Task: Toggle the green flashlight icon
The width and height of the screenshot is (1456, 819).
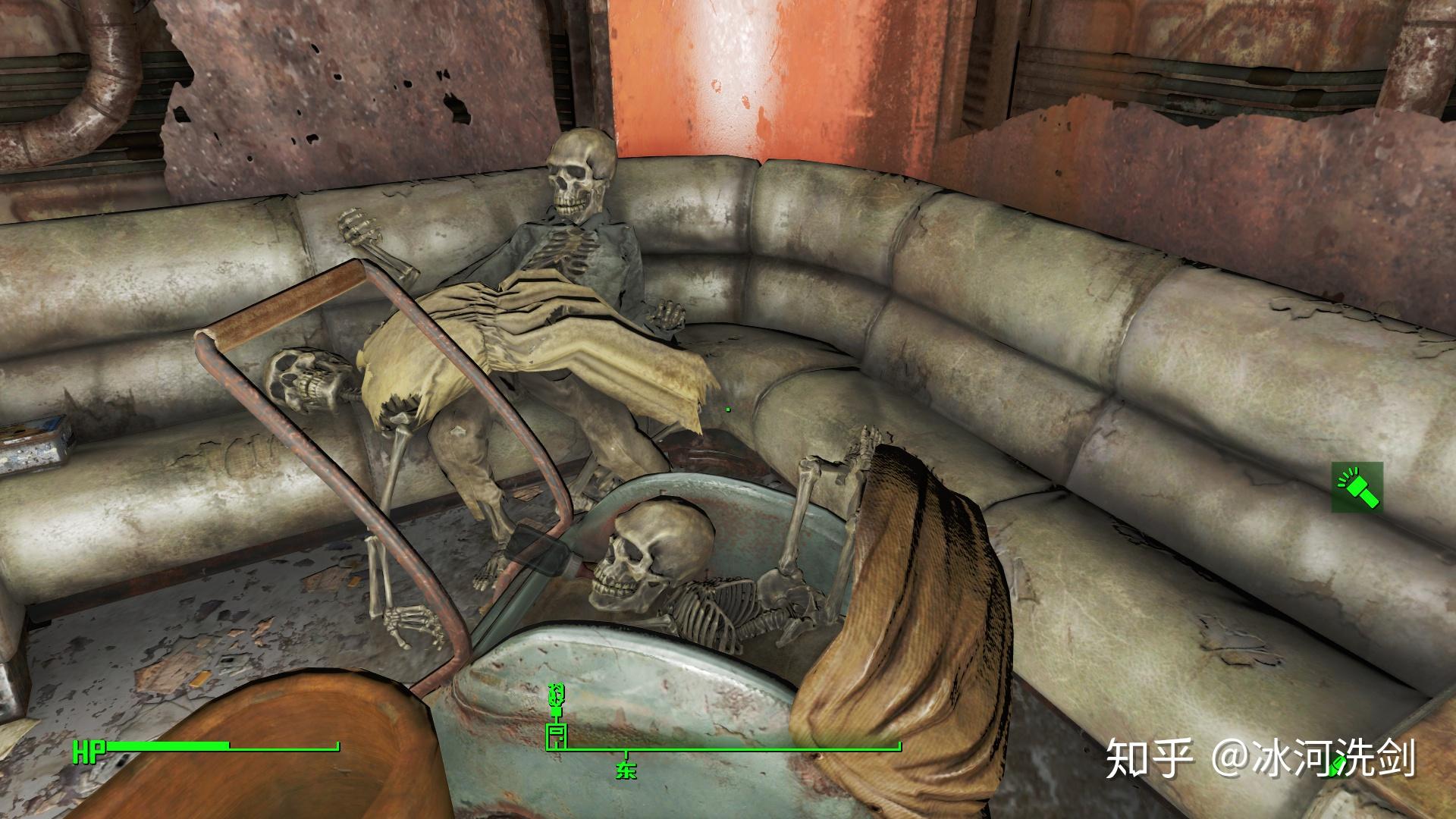Action: pyautogui.click(x=1357, y=486)
